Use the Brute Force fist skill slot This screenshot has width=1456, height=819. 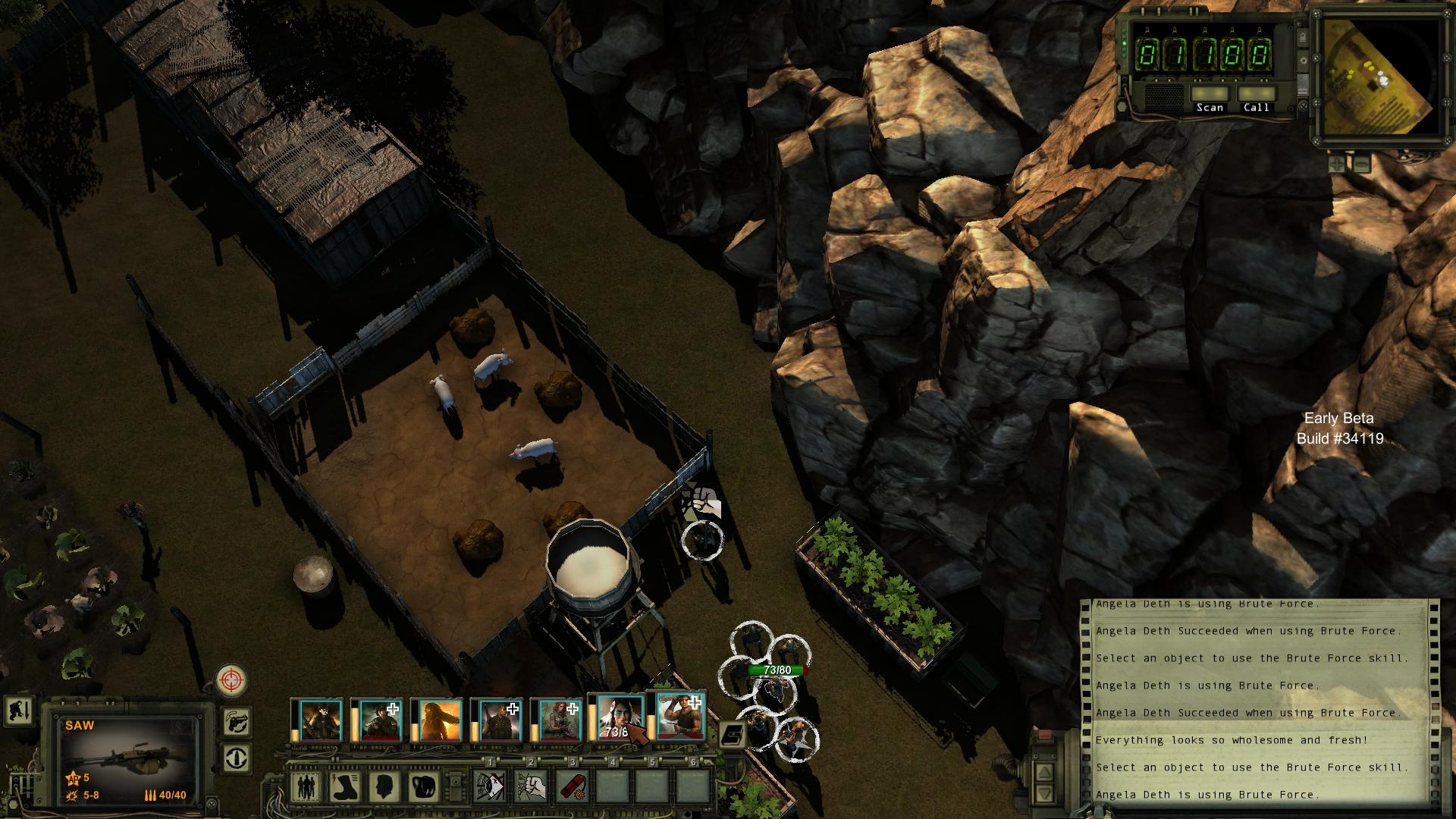point(532,786)
